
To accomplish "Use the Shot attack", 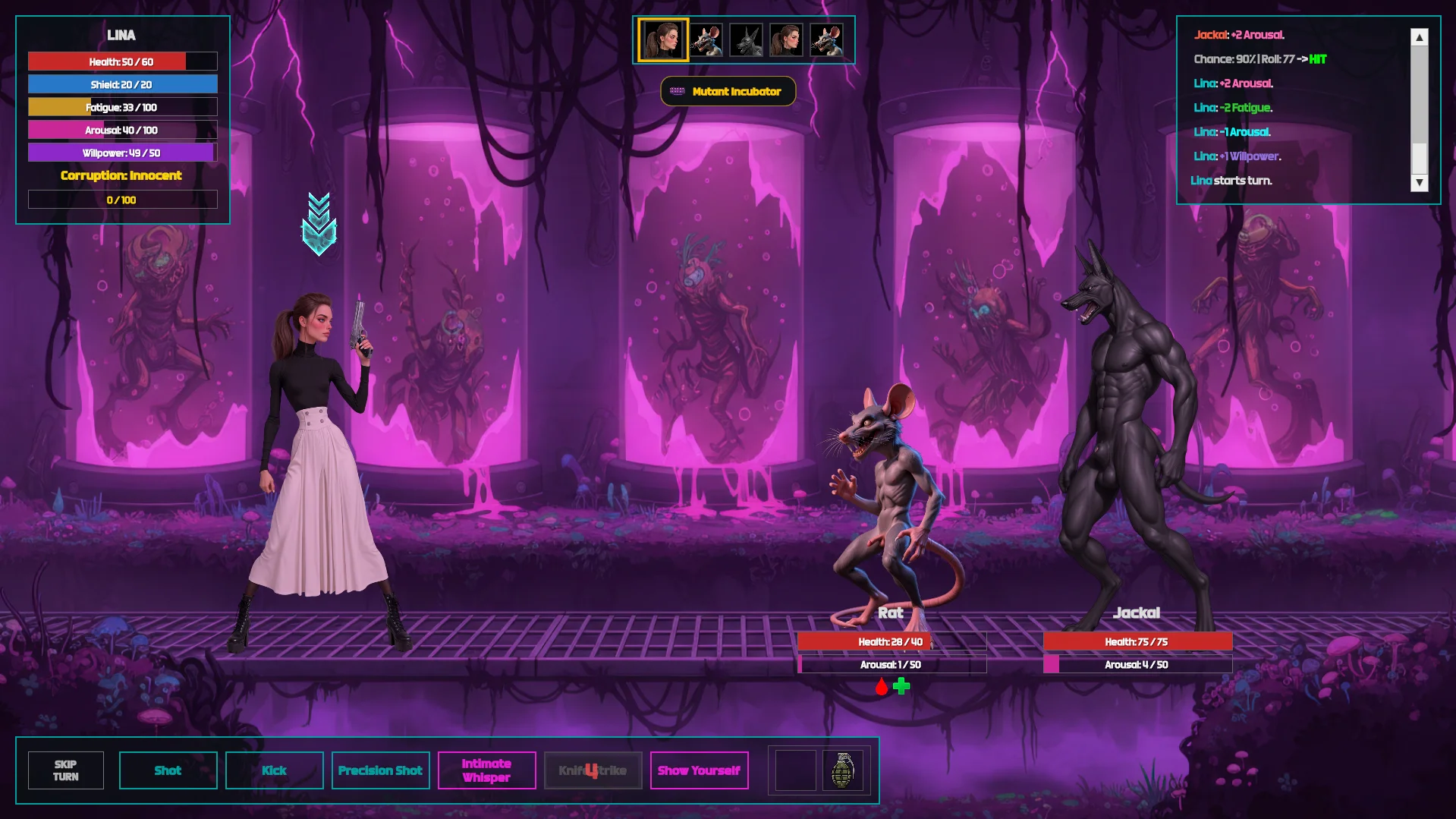I will pos(168,770).
